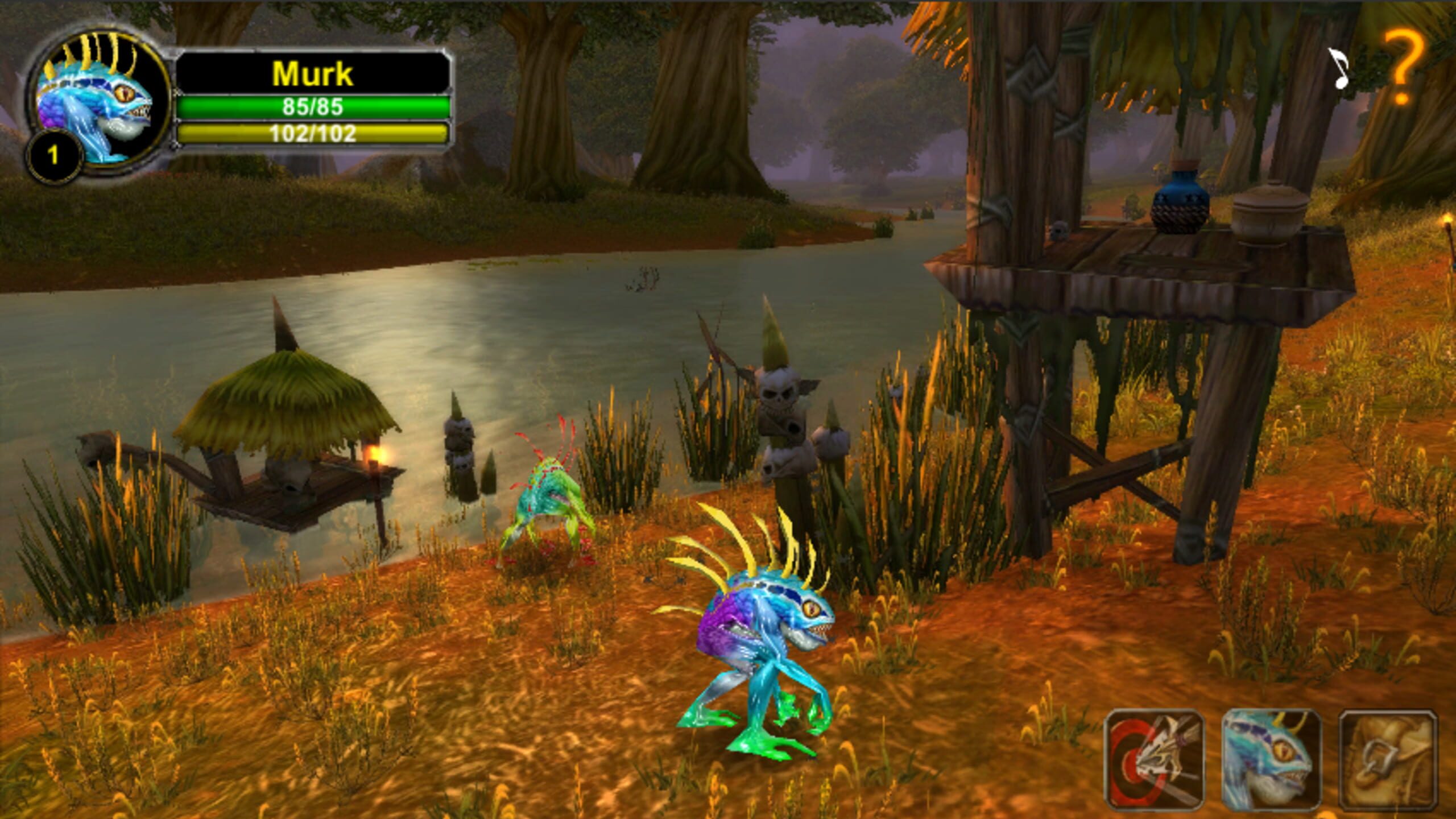Click the green 85/85 health bar
This screenshot has height=819, width=1456.
pyautogui.click(x=313, y=107)
